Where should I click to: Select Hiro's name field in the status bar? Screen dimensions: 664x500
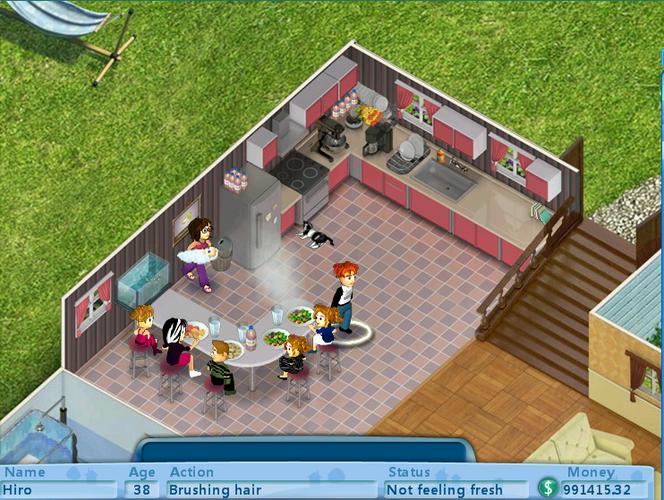pyautogui.click(x=58, y=490)
